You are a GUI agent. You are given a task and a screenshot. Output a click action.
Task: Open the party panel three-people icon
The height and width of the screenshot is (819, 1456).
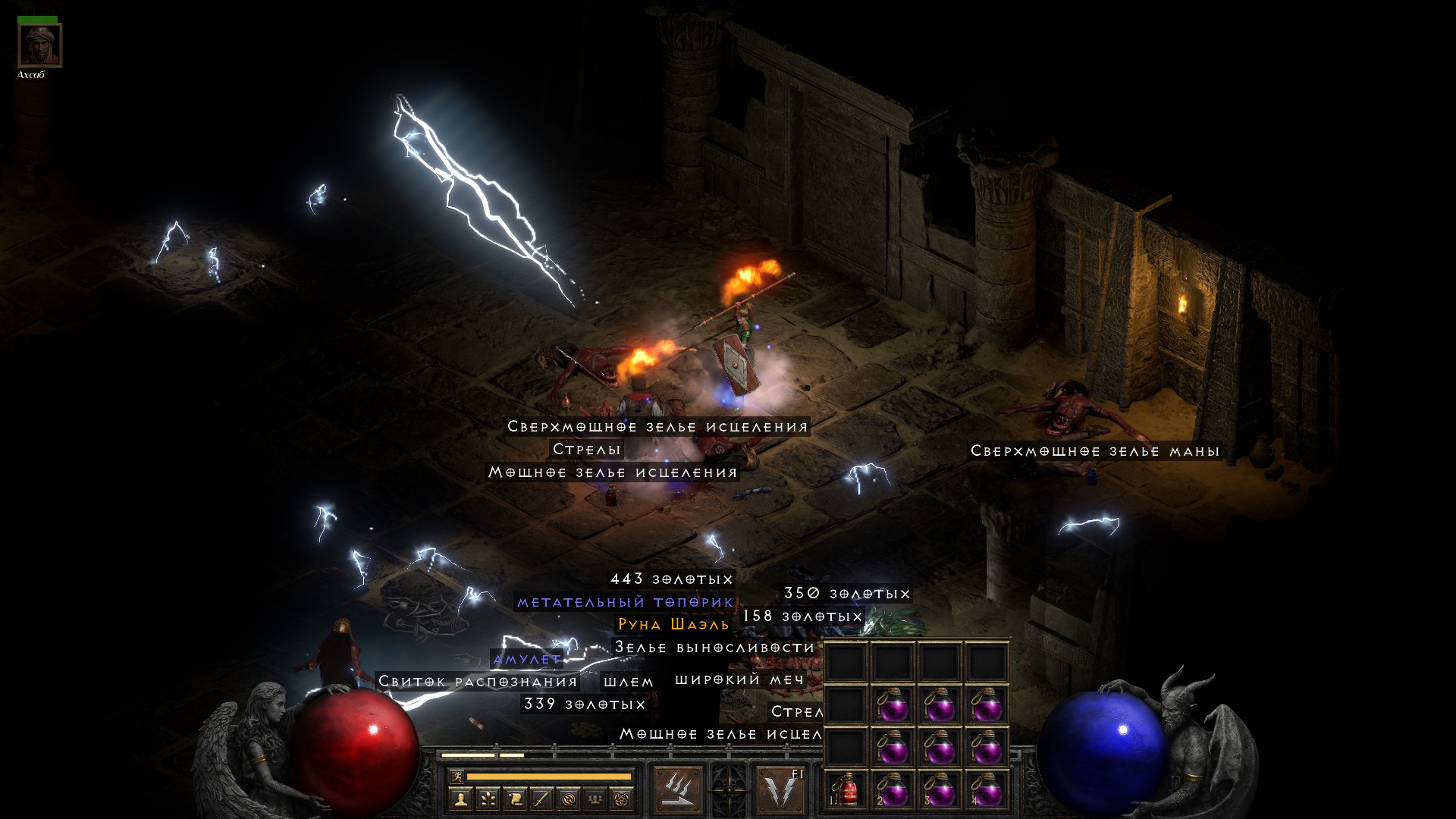coord(595,799)
